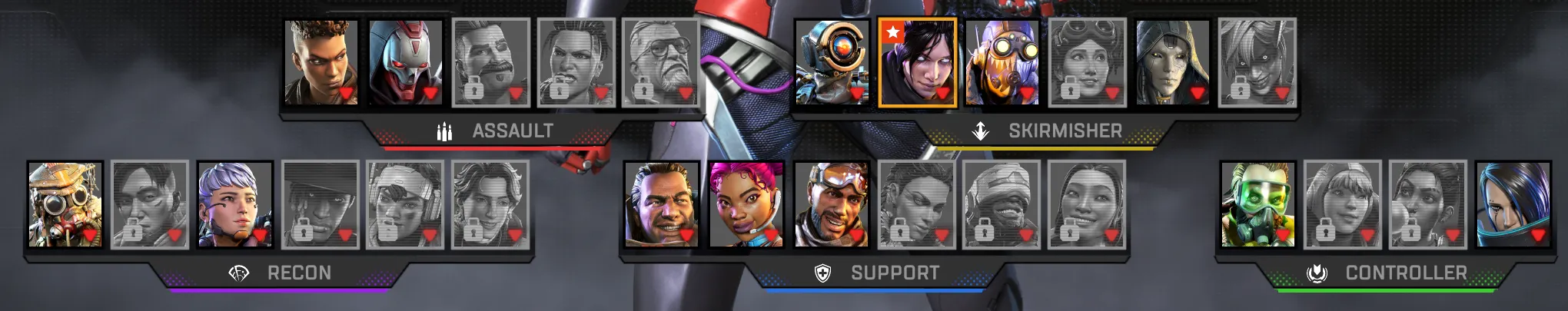Click the locked Crypto portrait
The image size is (1568, 311).
(150, 204)
